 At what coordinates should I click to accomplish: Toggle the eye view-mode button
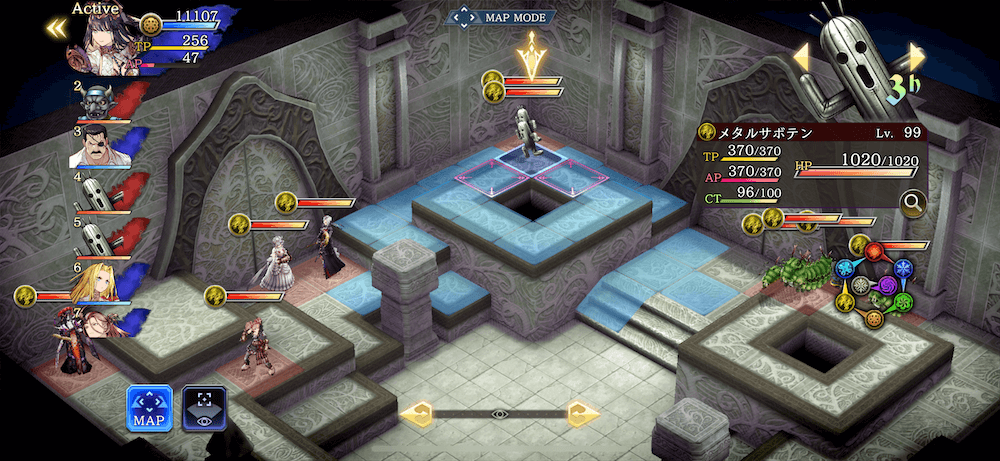point(204,408)
